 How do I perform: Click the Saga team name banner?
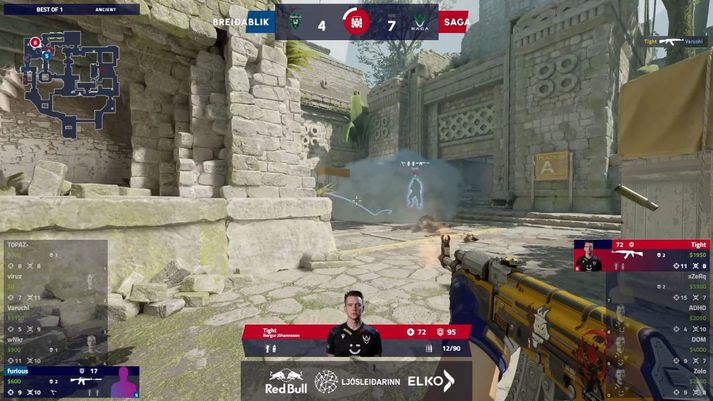coord(455,21)
